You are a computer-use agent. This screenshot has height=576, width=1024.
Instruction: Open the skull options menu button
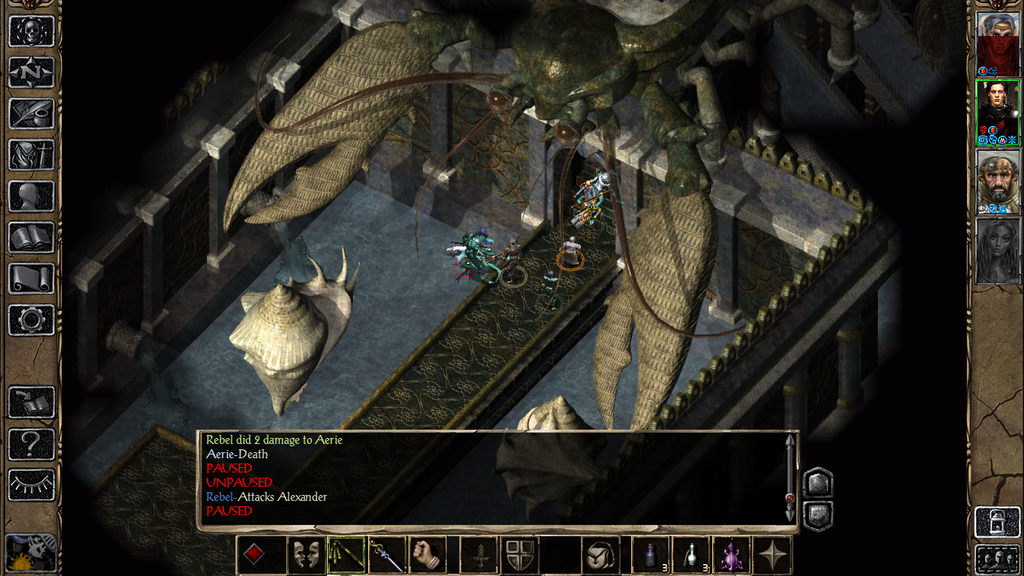(x=31, y=30)
